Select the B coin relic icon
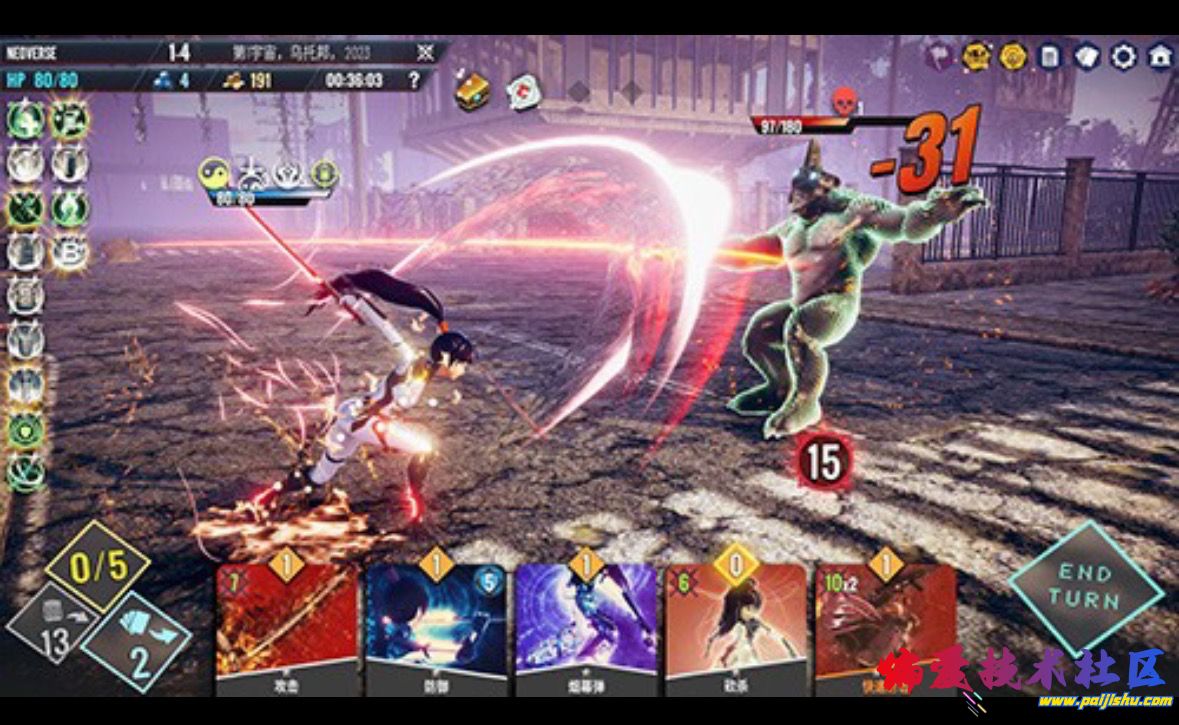The image size is (1179, 725). tap(68, 251)
